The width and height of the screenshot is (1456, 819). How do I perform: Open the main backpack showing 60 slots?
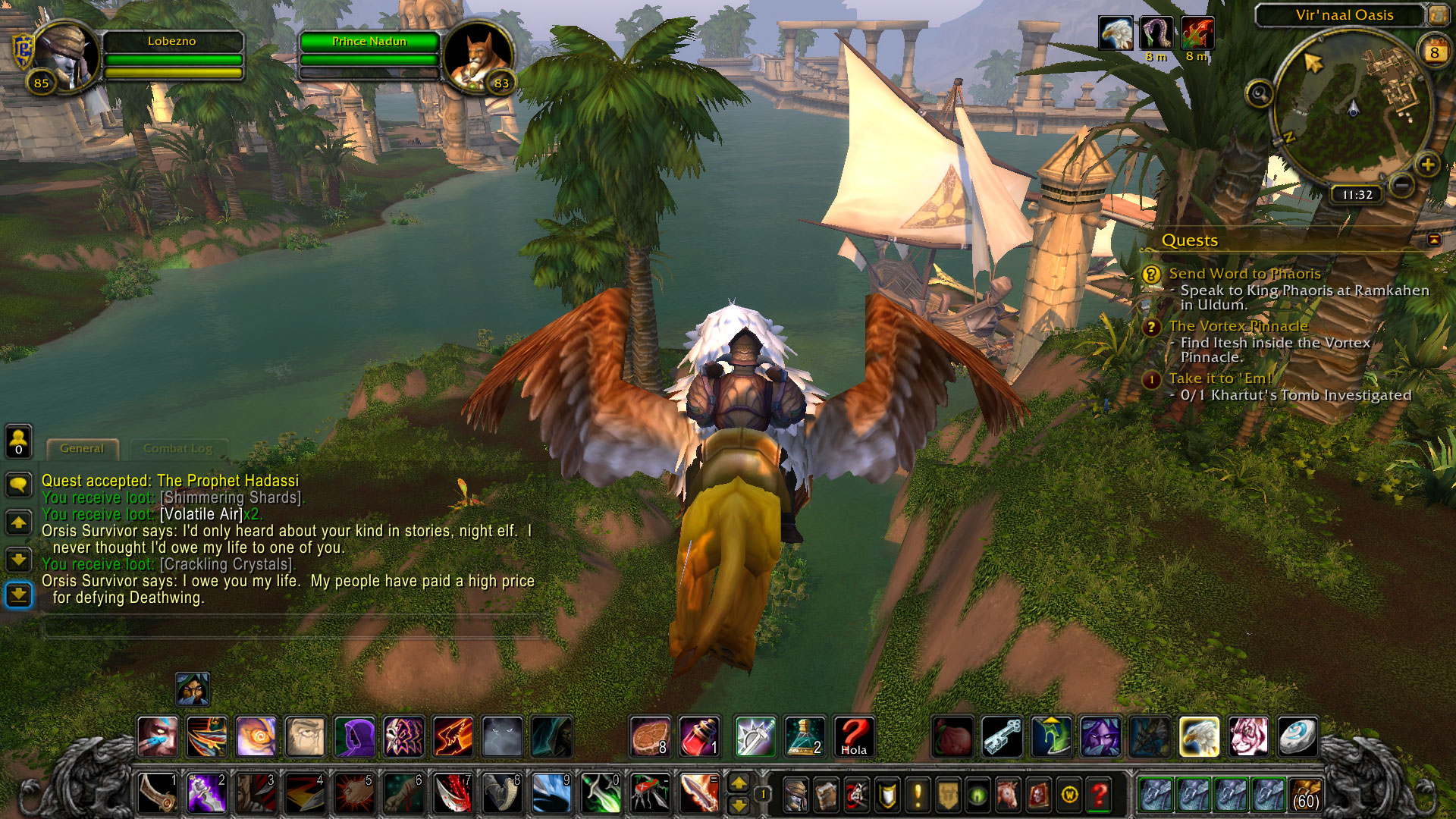1305,794
